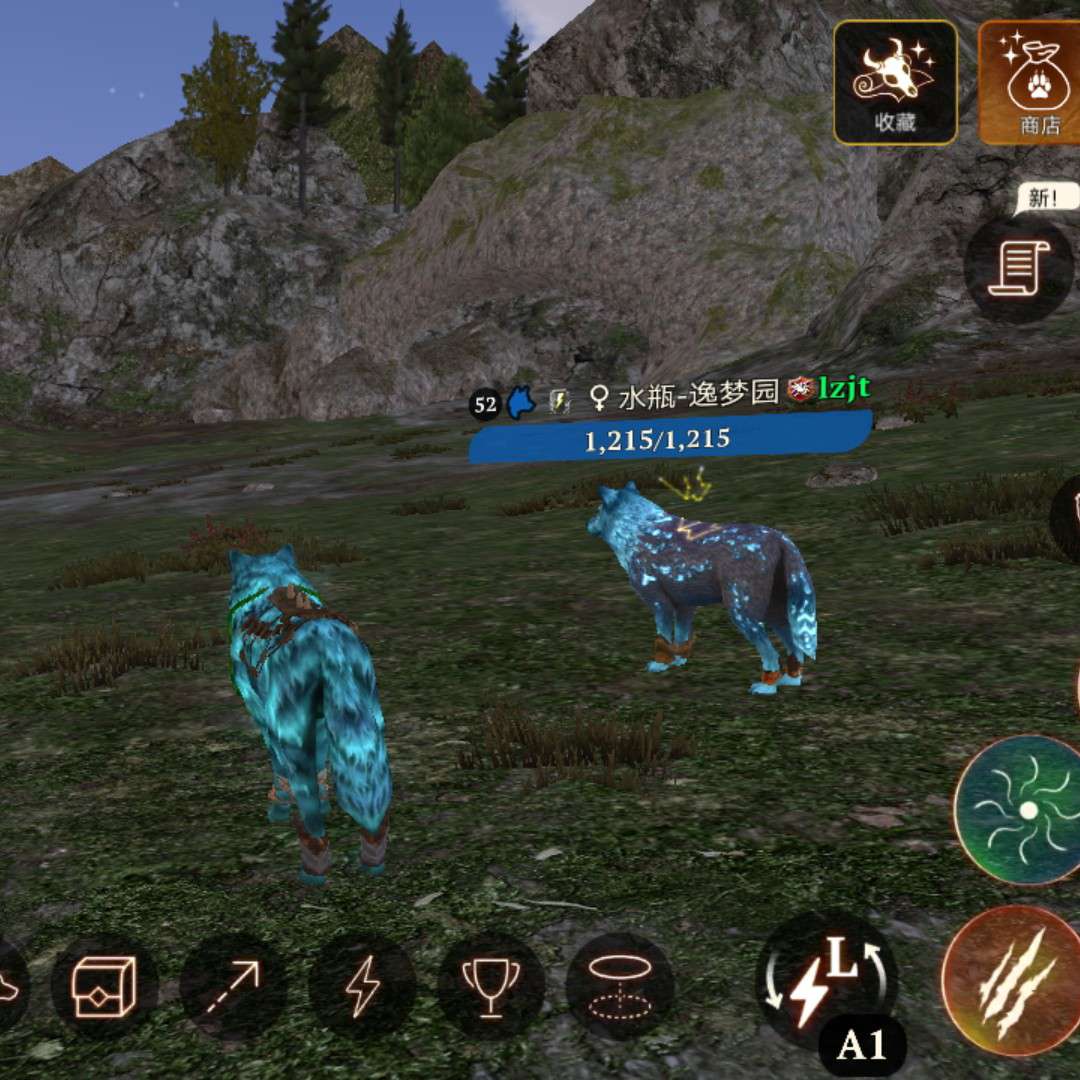Viewport: 1080px width, 1080px height.
Task: Use the swirling green skill
Action: (x=1022, y=810)
